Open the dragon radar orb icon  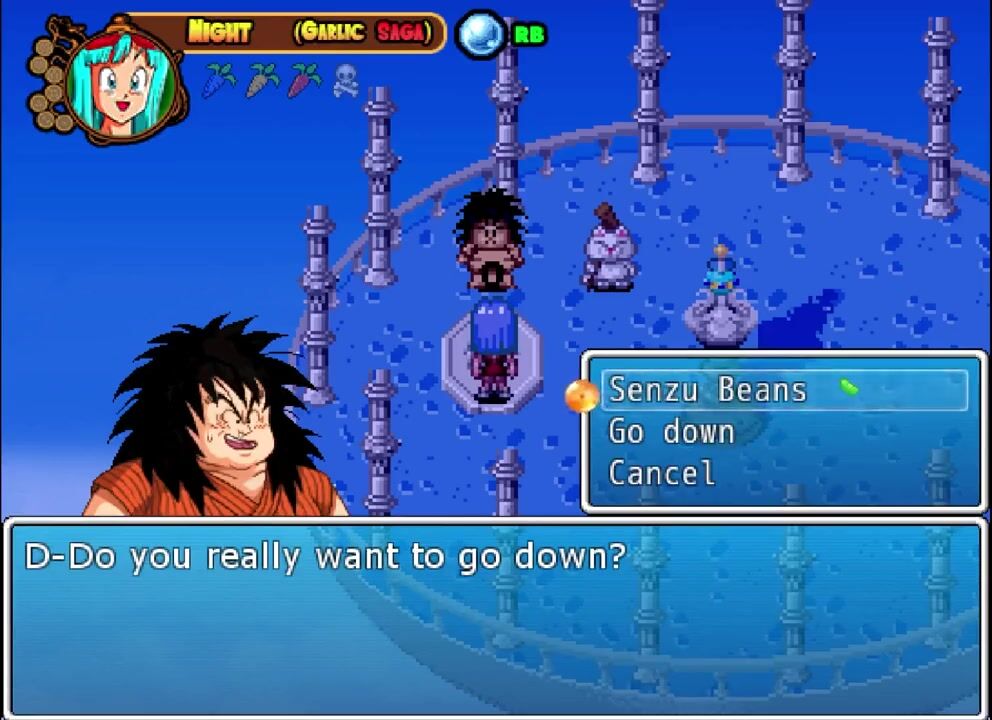point(482,34)
